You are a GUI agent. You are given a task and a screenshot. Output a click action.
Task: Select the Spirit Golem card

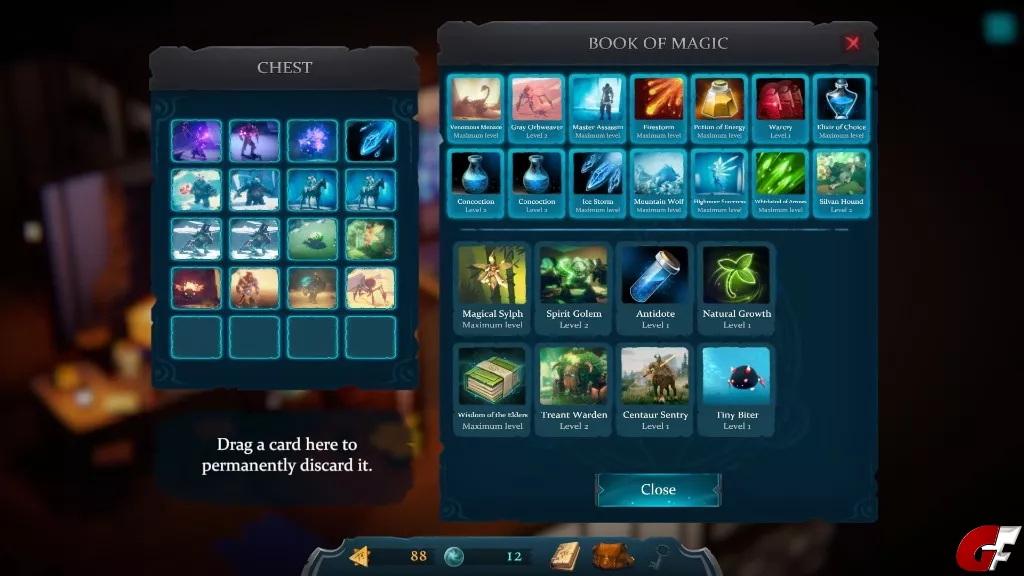(574, 286)
